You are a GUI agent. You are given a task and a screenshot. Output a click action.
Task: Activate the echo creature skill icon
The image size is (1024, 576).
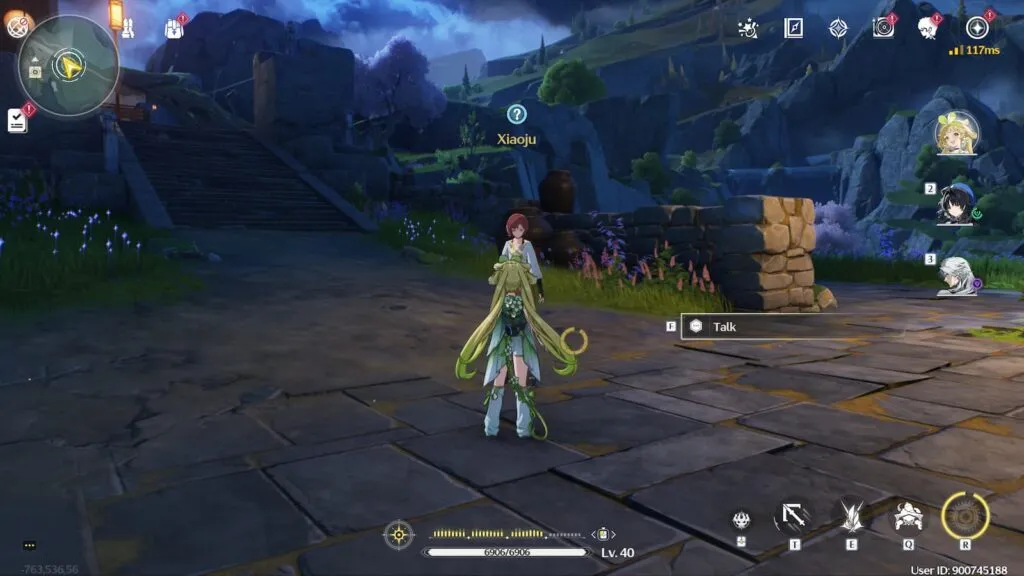(x=908, y=517)
